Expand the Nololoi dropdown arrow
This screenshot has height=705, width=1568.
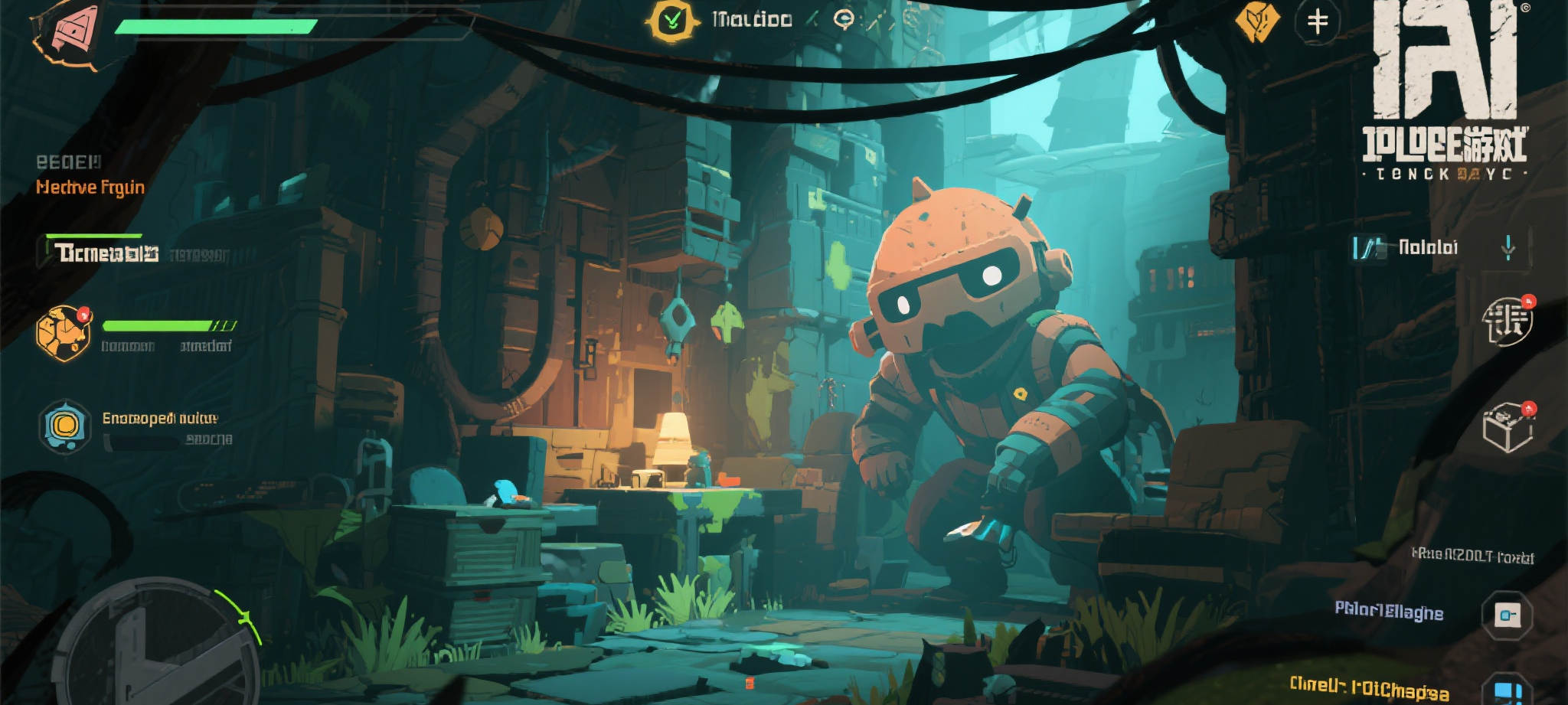pos(1508,247)
